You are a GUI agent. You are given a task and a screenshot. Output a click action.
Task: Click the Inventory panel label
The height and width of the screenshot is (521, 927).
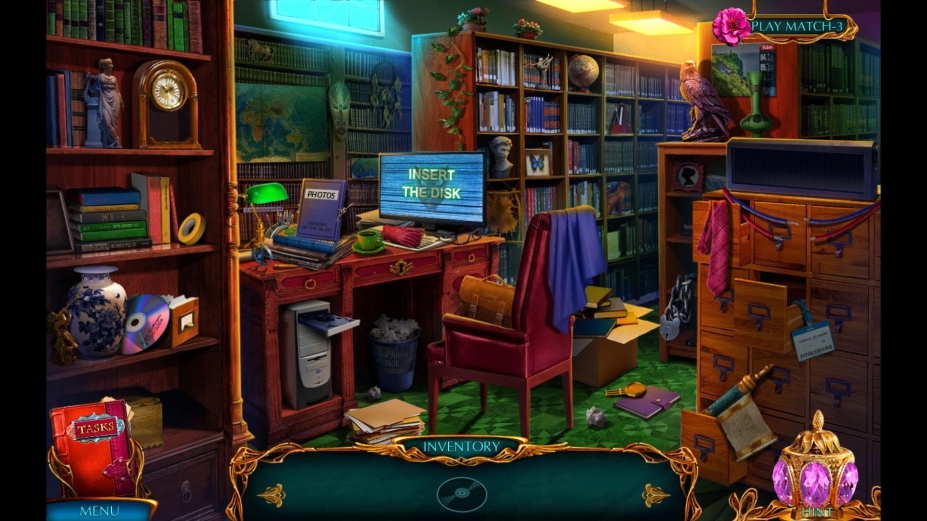point(460,446)
